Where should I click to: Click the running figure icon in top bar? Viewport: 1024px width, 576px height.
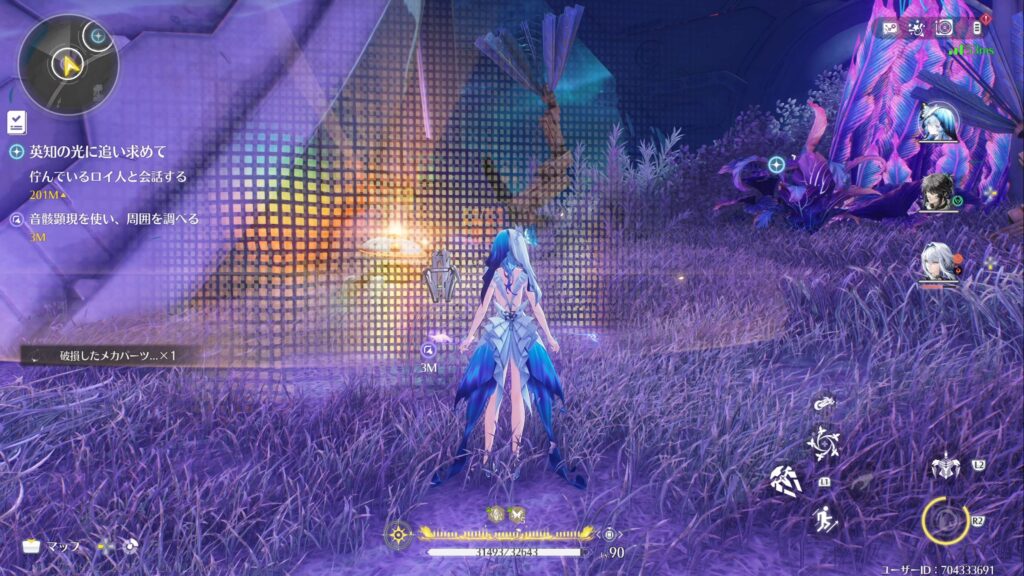point(917,28)
